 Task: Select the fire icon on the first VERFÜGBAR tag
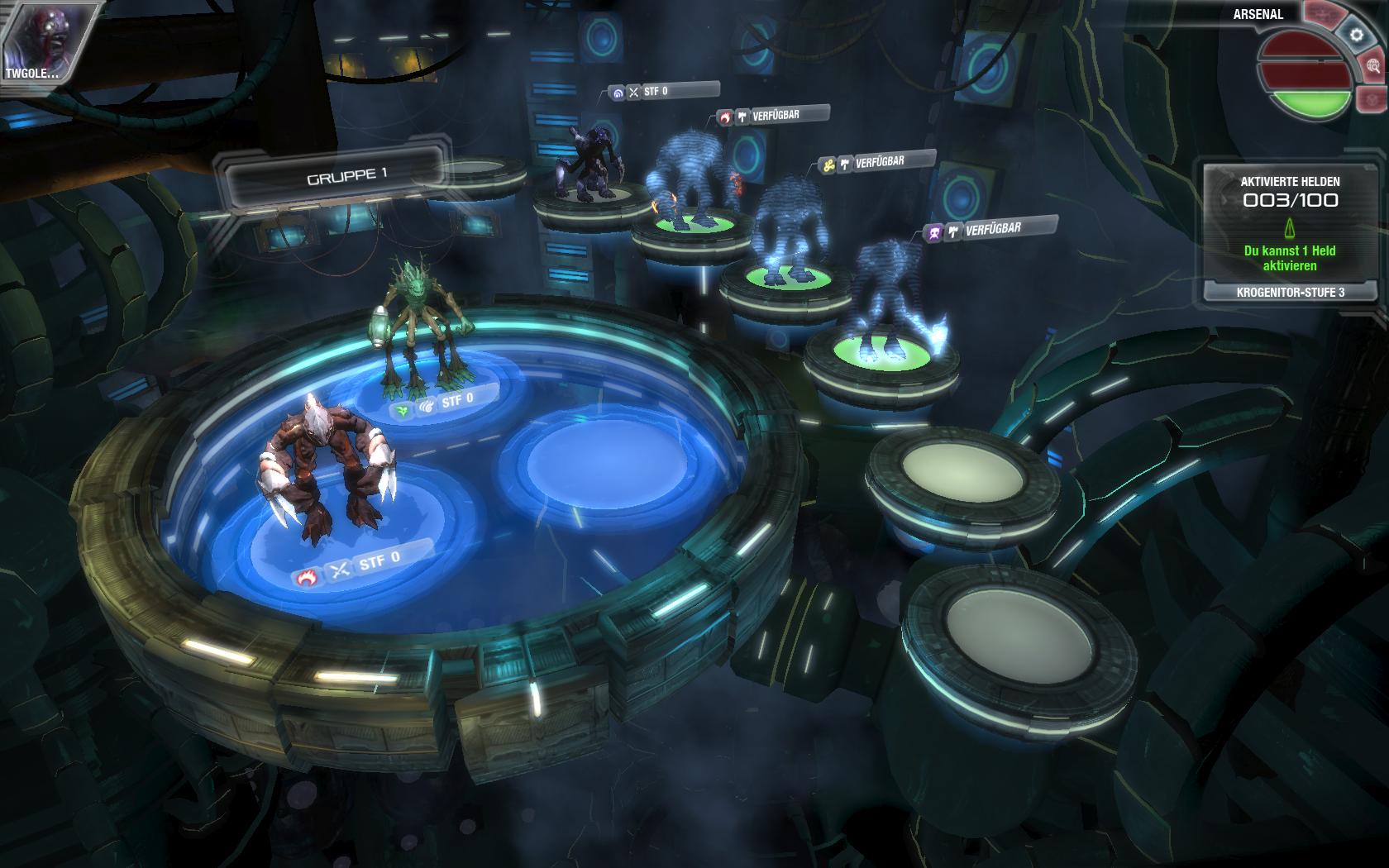point(725,117)
